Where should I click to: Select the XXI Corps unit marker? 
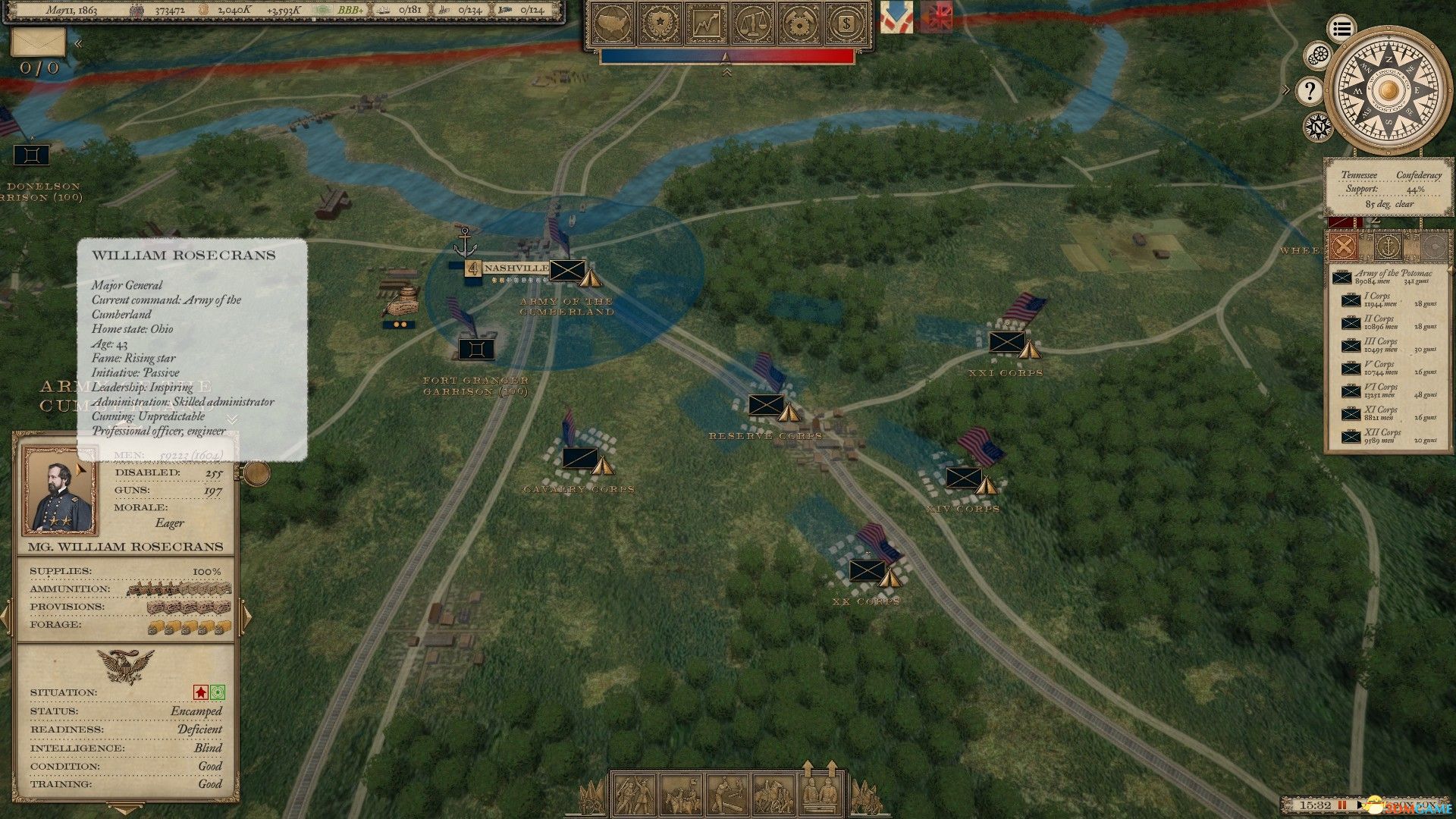pos(1007,342)
